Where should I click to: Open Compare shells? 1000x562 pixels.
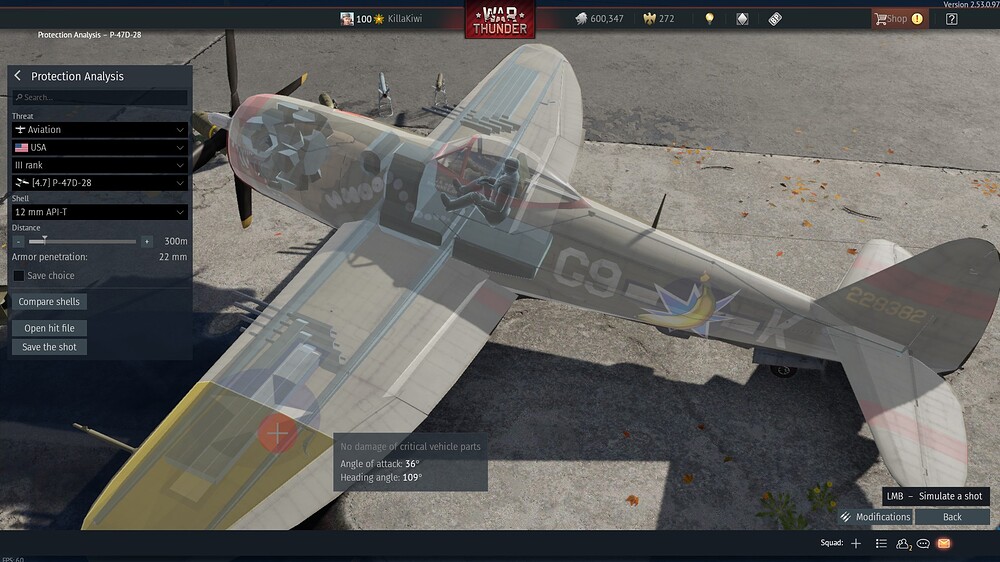pos(49,302)
